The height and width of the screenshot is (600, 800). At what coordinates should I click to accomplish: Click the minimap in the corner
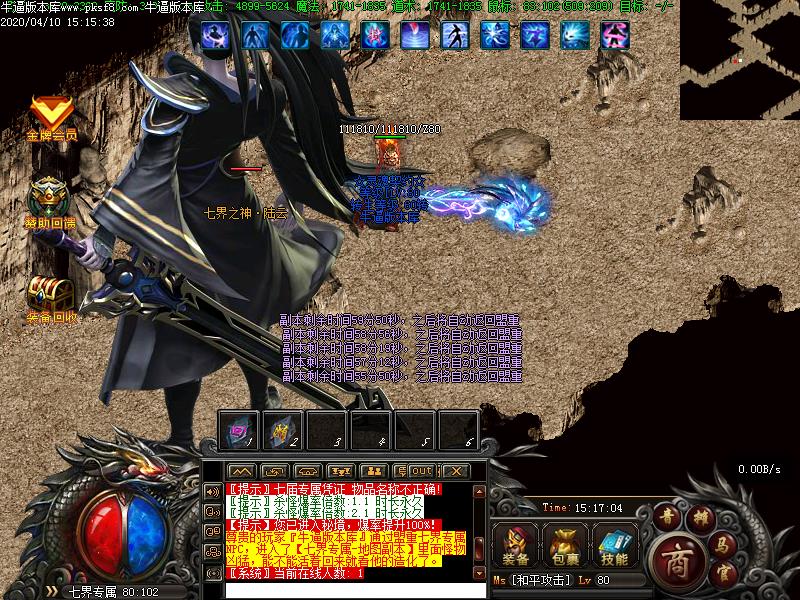pyautogui.click(x=740, y=60)
